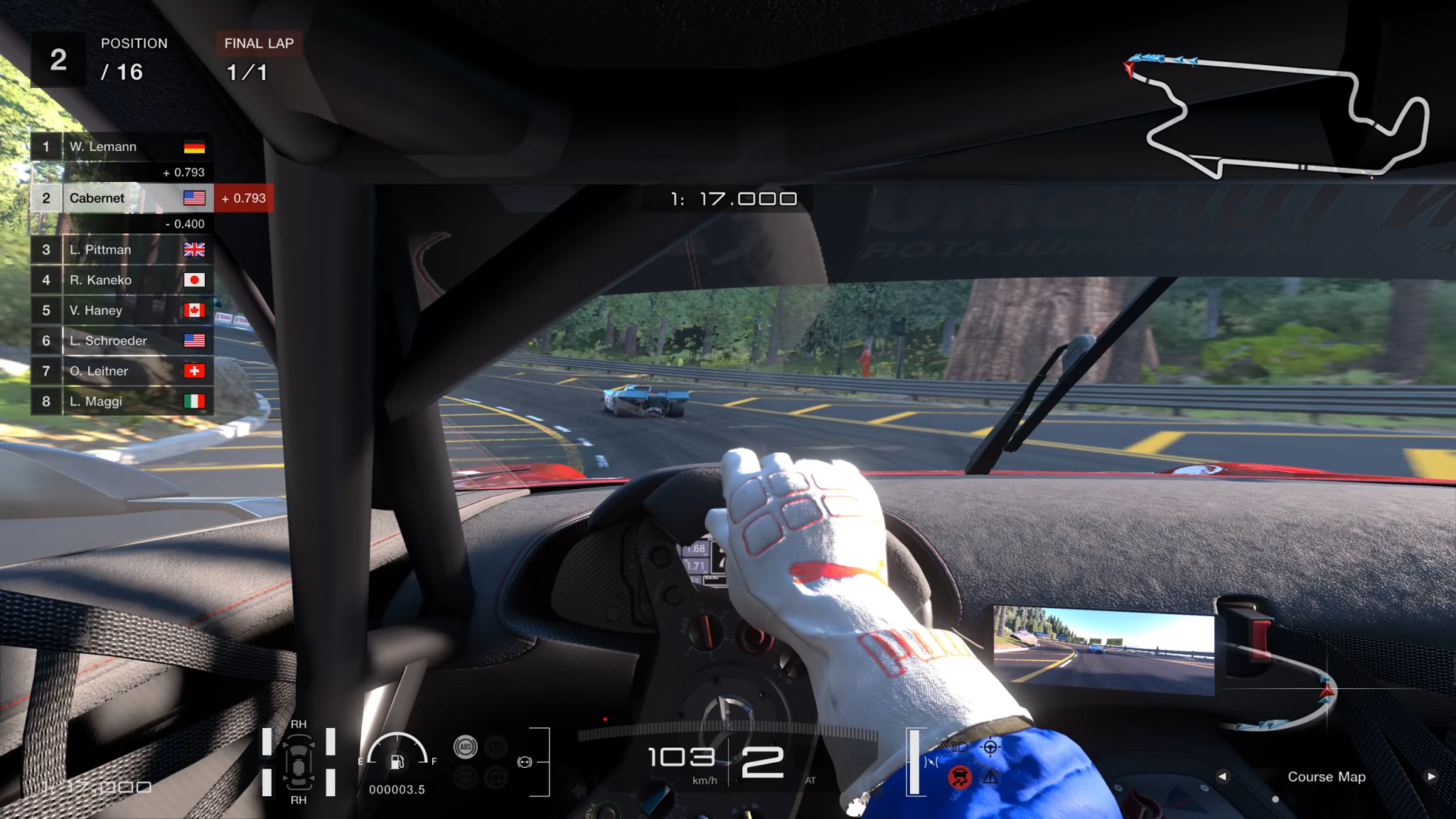Pick V. Haney from the standings
This screenshot has height=819, width=1456.
tap(121, 311)
